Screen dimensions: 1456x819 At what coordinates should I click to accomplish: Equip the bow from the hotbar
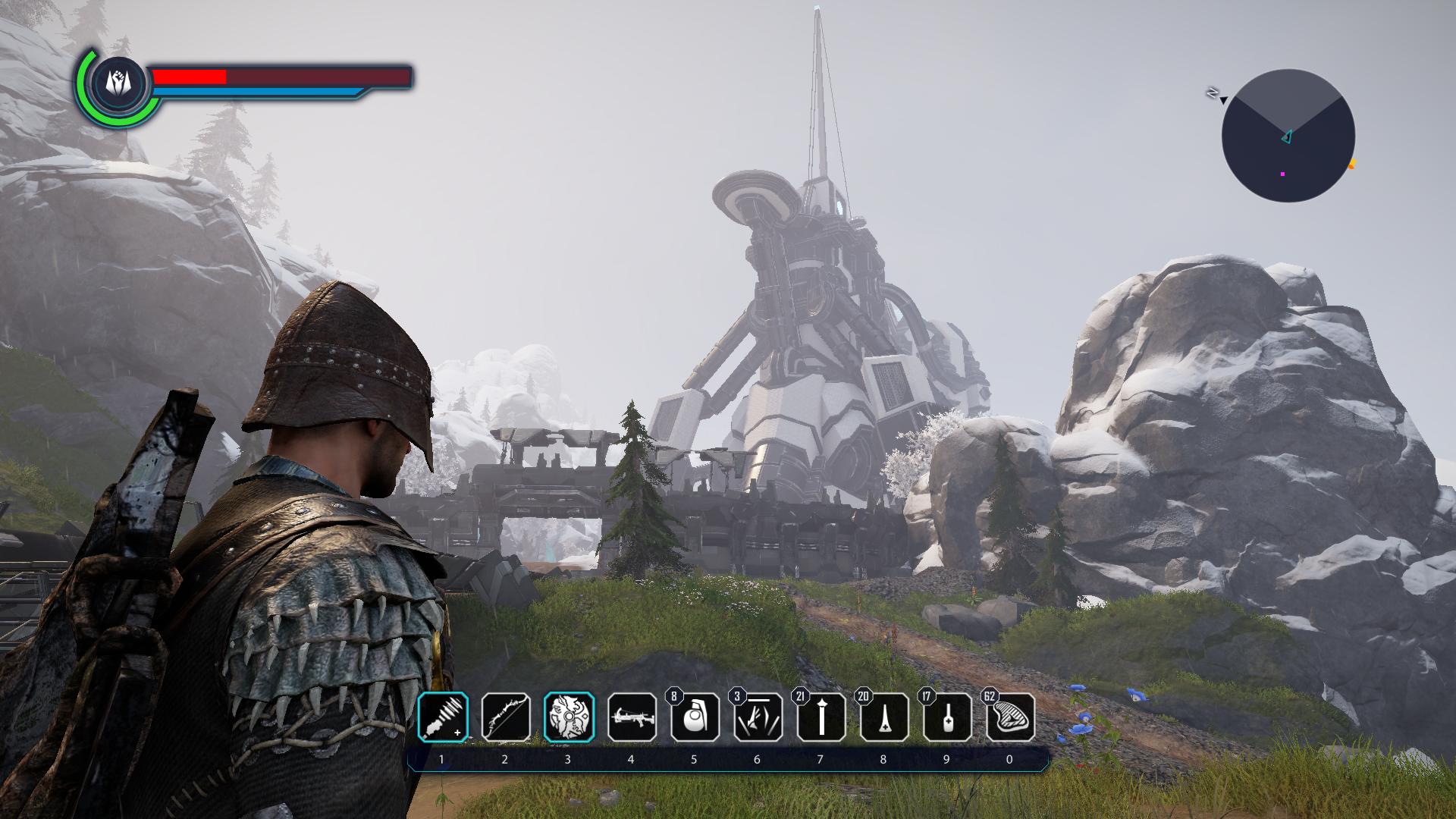click(x=506, y=717)
